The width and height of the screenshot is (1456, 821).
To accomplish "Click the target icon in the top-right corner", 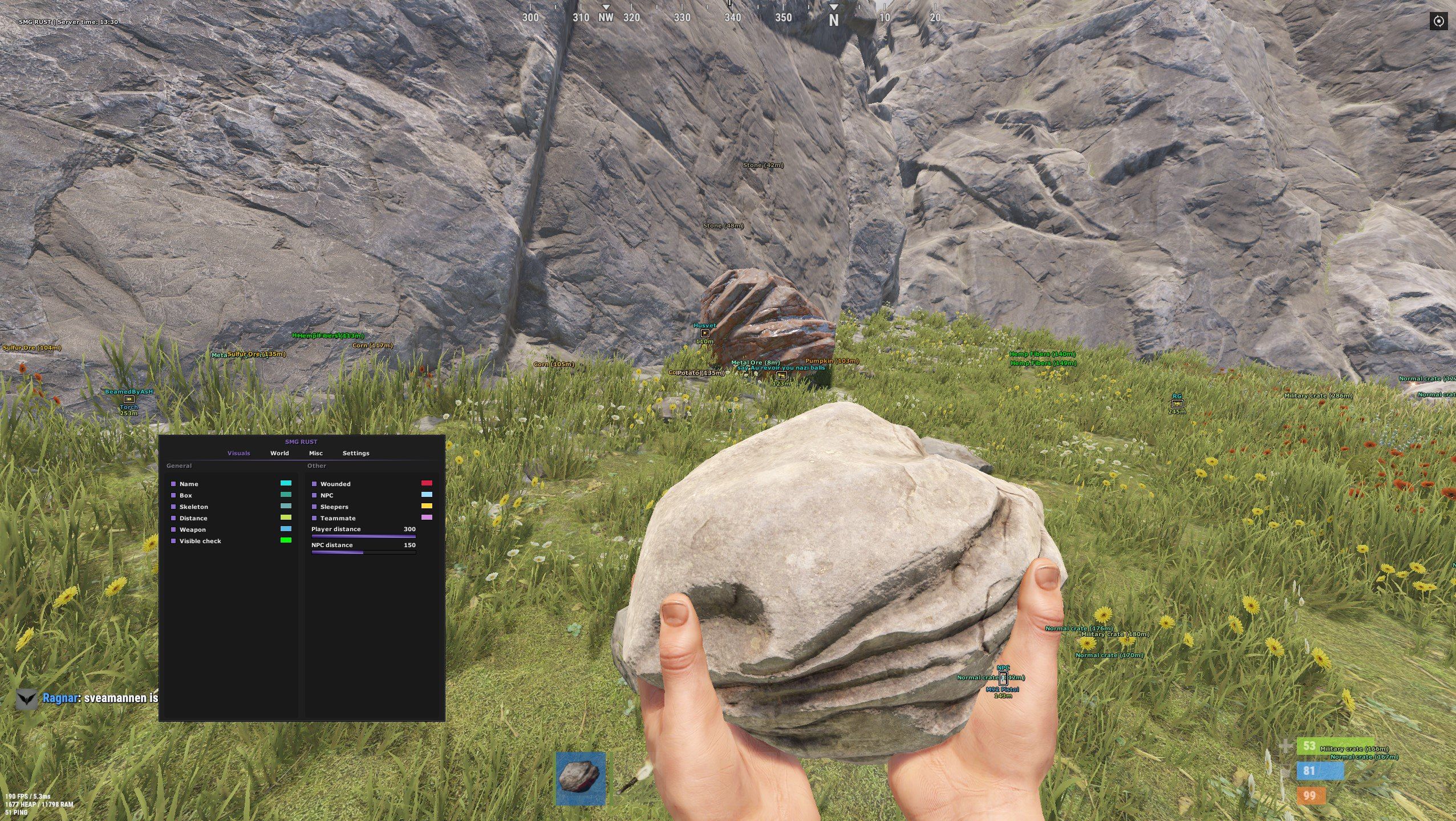I will 1438,22.
